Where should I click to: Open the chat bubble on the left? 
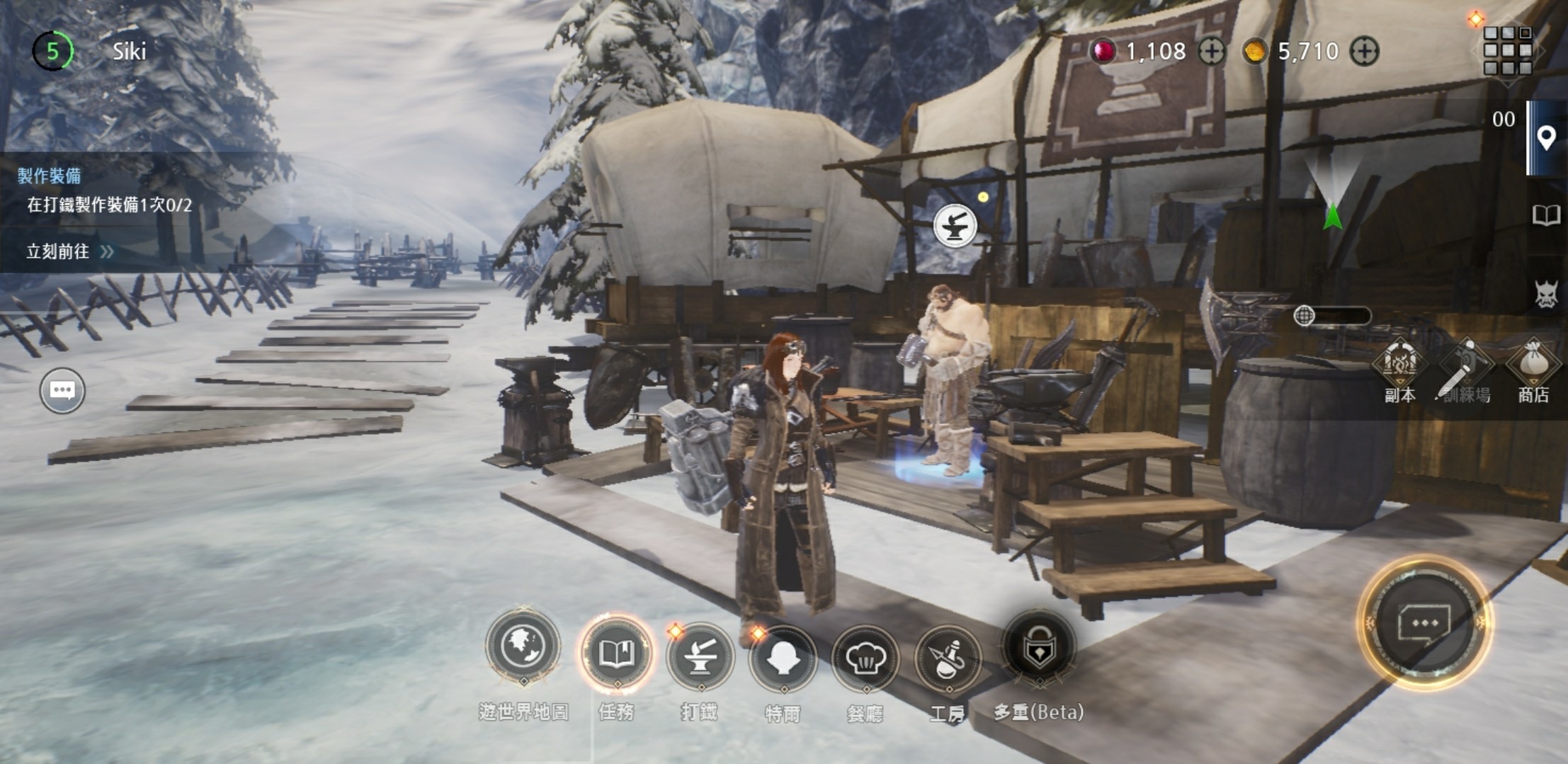(x=62, y=390)
